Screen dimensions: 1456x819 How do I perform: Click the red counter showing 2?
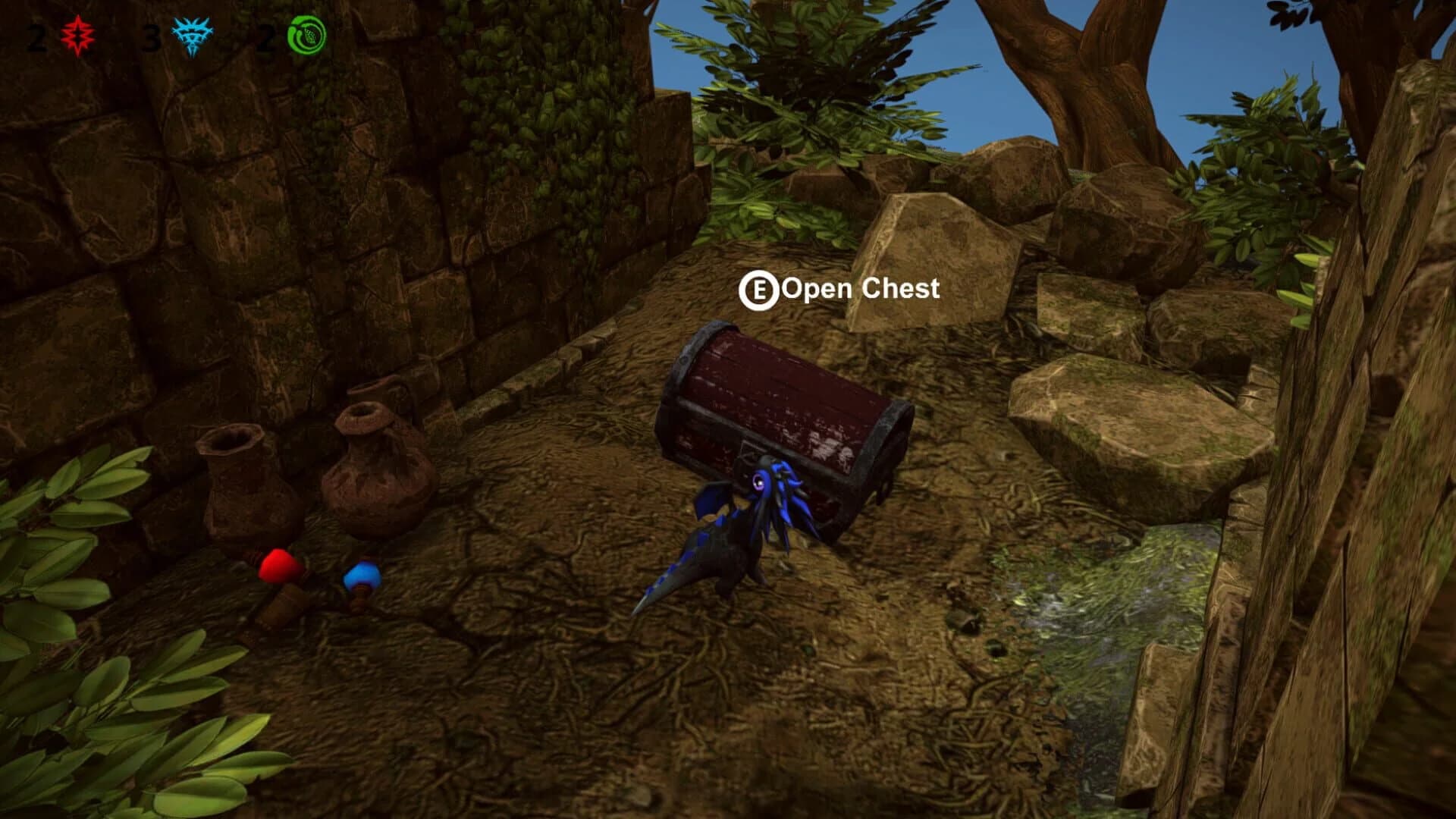(36, 36)
